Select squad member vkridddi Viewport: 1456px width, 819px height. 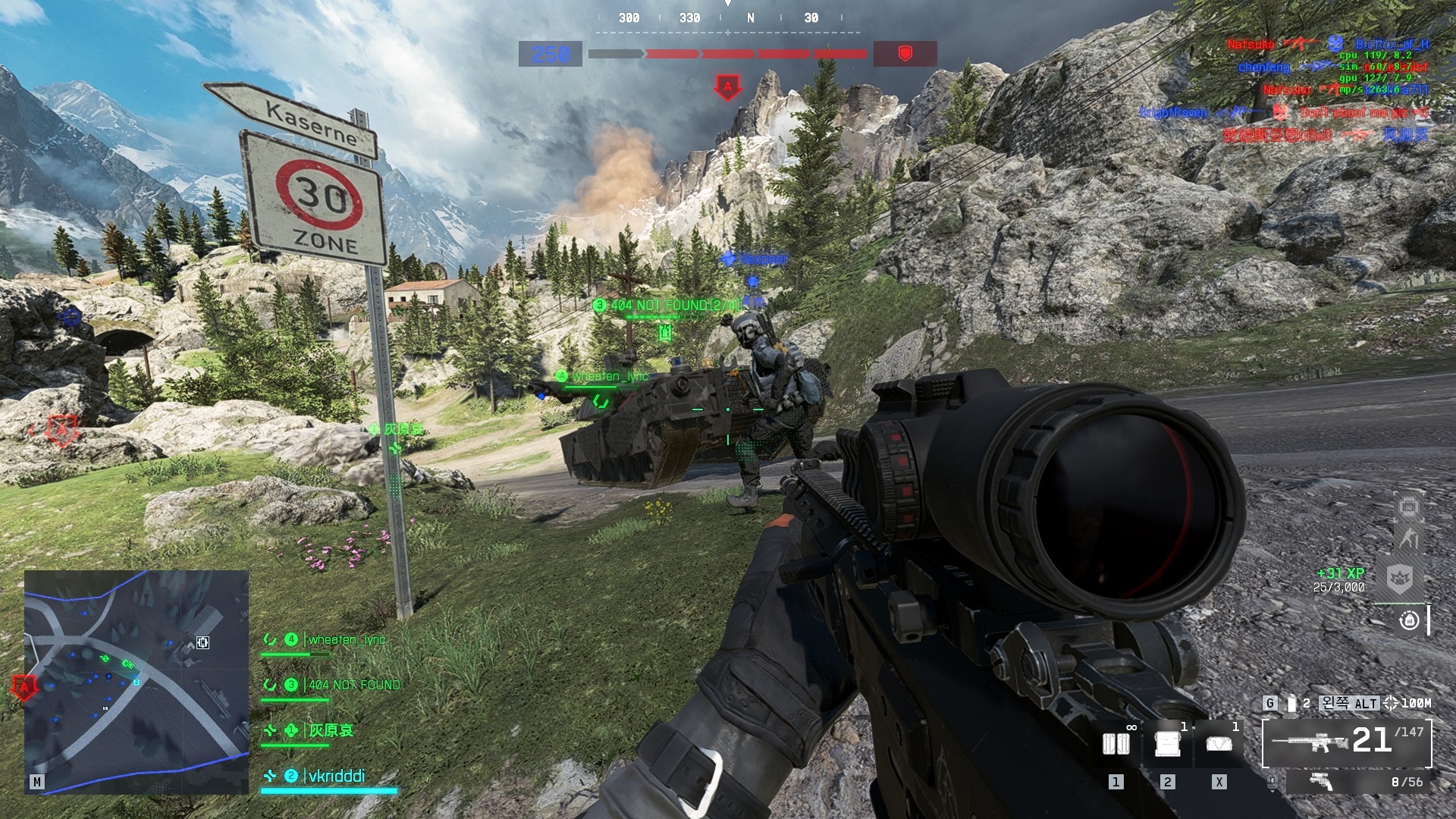coord(335,777)
